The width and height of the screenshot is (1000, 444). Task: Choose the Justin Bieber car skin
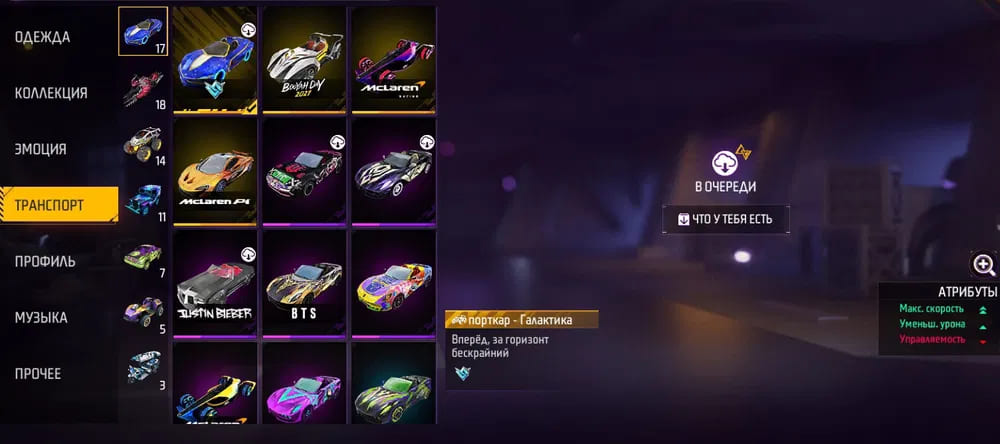pyautogui.click(x=213, y=283)
